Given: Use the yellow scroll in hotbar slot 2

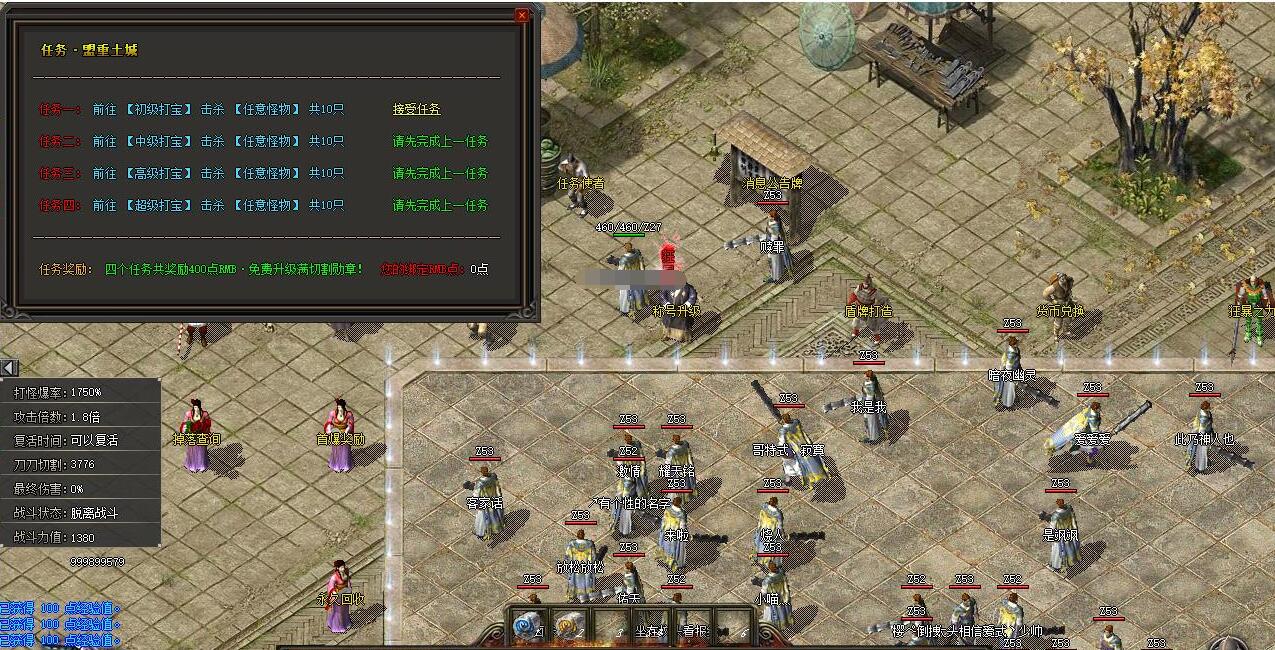Looking at the screenshot, I should coord(569,625).
